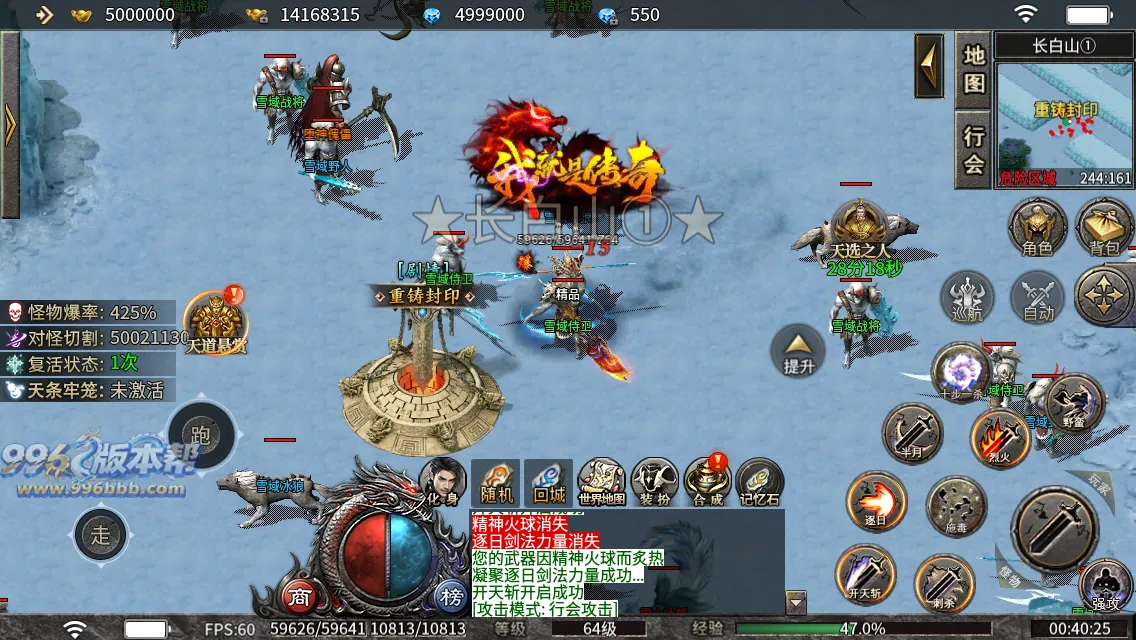Viewport: 1136px width, 640px height.
Task: Cast the 开天斩 skill
Action: tap(865, 574)
